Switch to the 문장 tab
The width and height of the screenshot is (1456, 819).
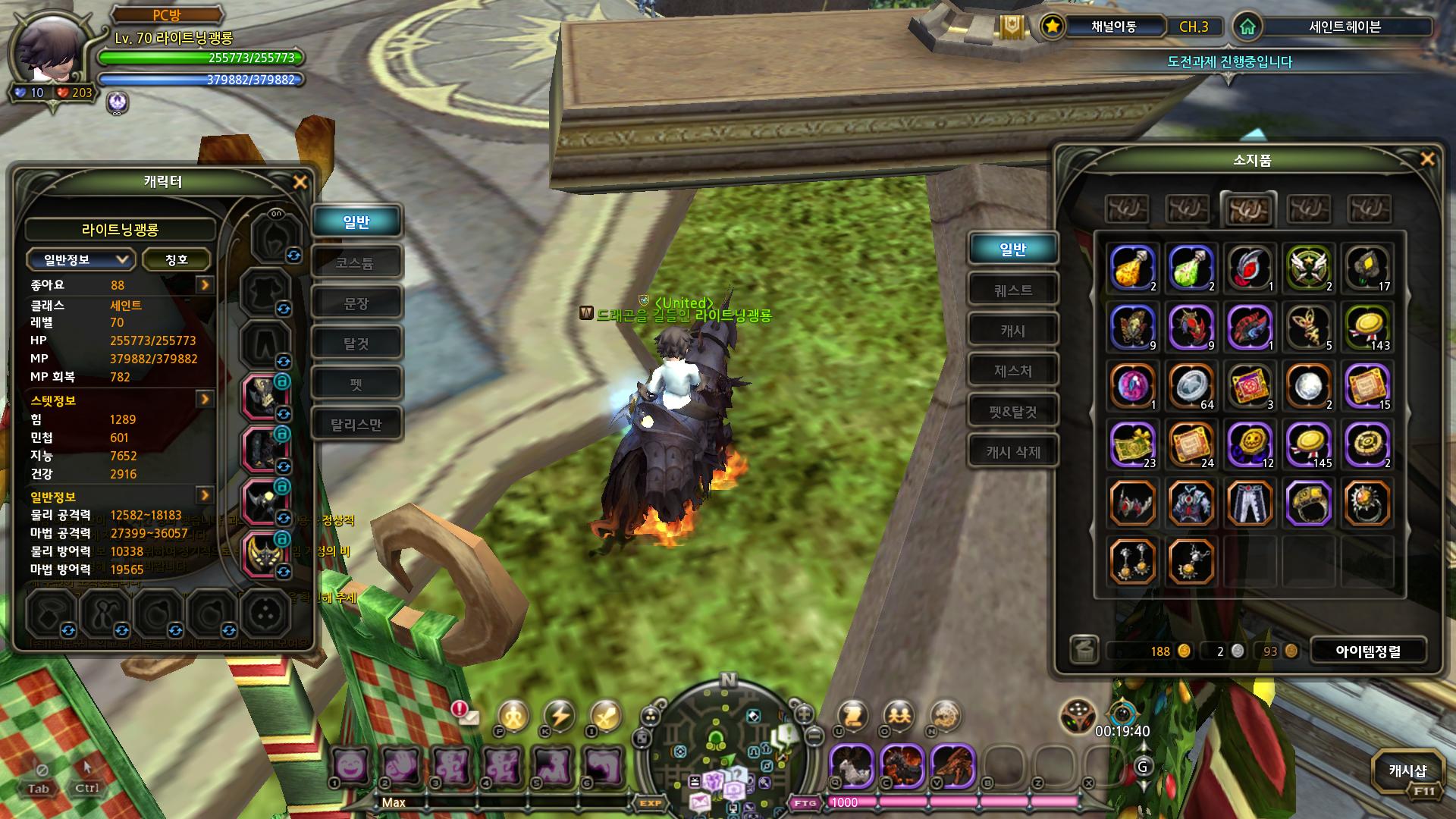pyautogui.click(x=356, y=303)
